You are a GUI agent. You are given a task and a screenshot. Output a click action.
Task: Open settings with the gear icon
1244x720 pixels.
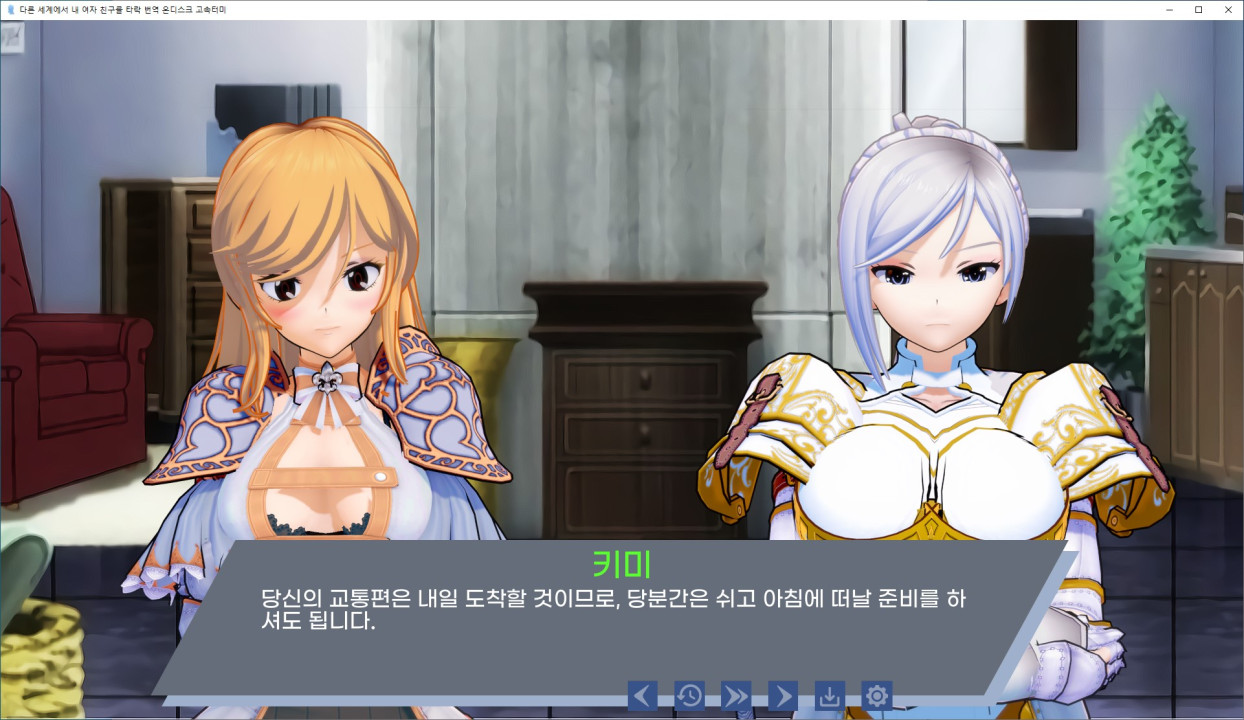point(877,695)
